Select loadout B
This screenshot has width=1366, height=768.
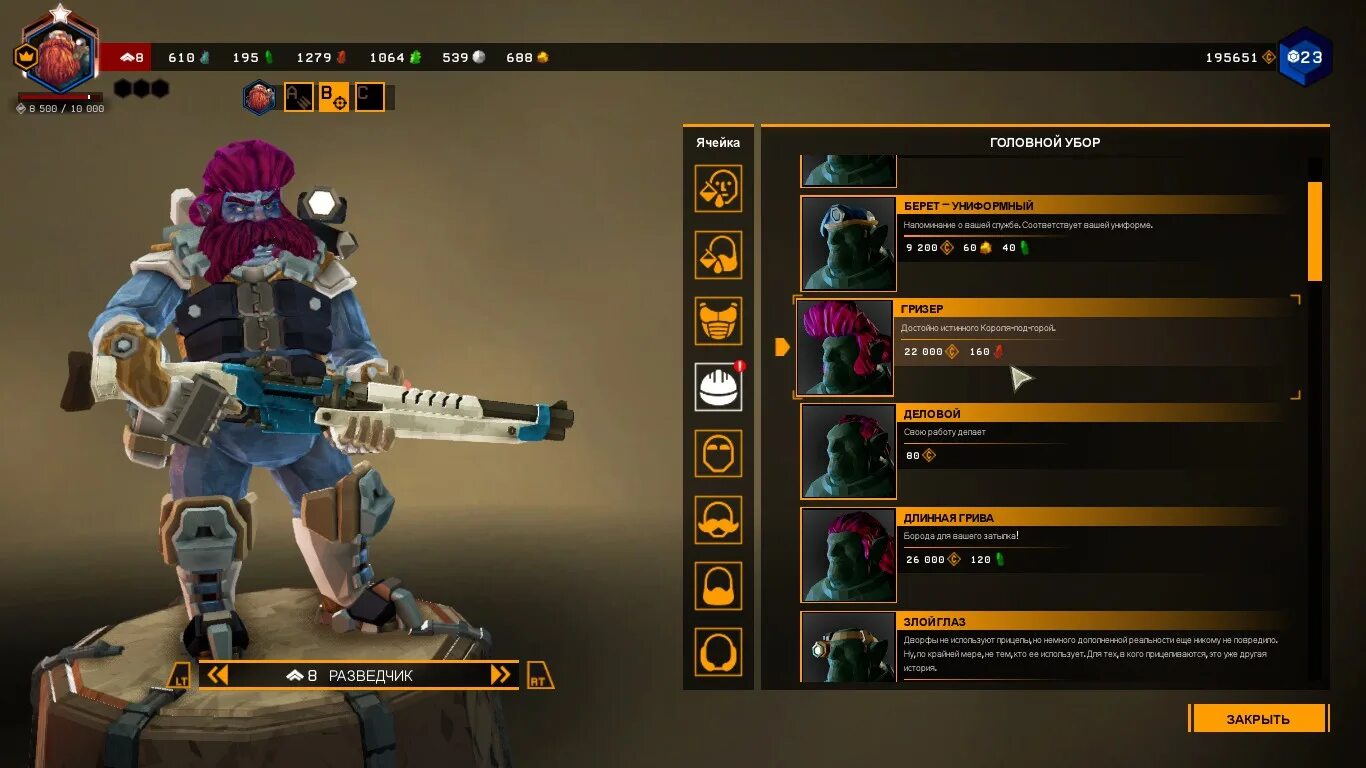334,97
